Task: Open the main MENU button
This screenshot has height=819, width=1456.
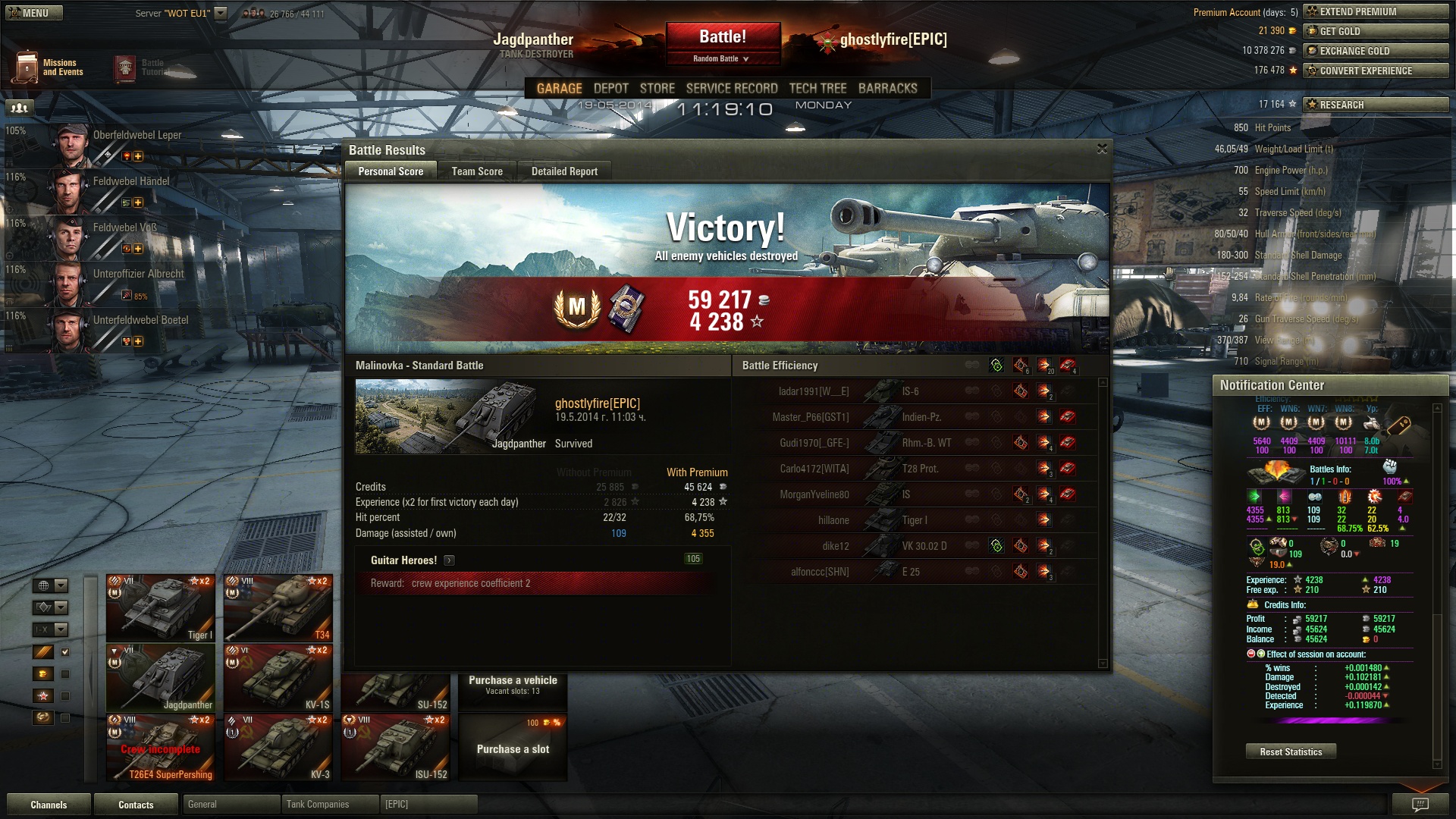Action: pyautogui.click(x=34, y=13)
